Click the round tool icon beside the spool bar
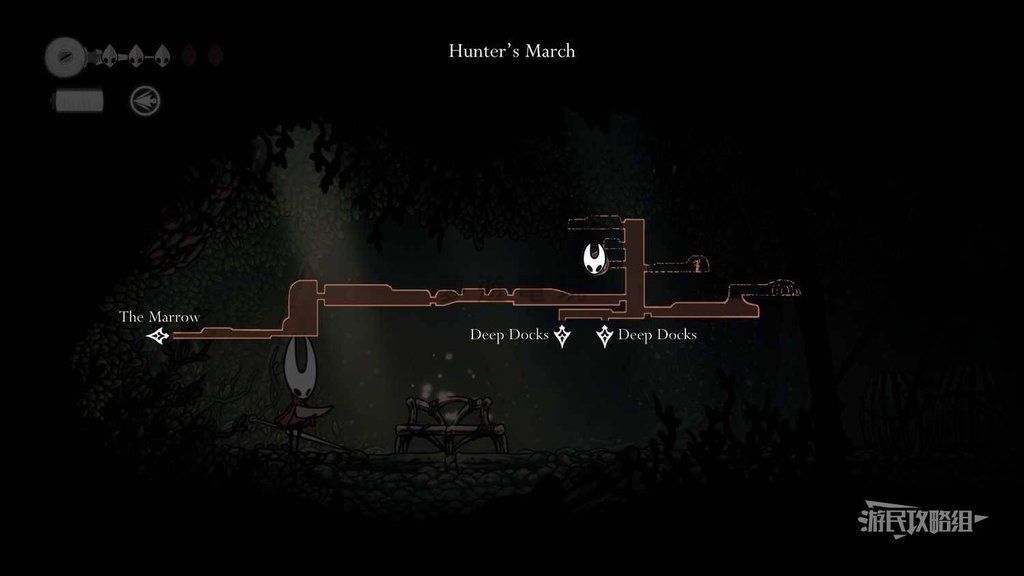 coord(145,100)
